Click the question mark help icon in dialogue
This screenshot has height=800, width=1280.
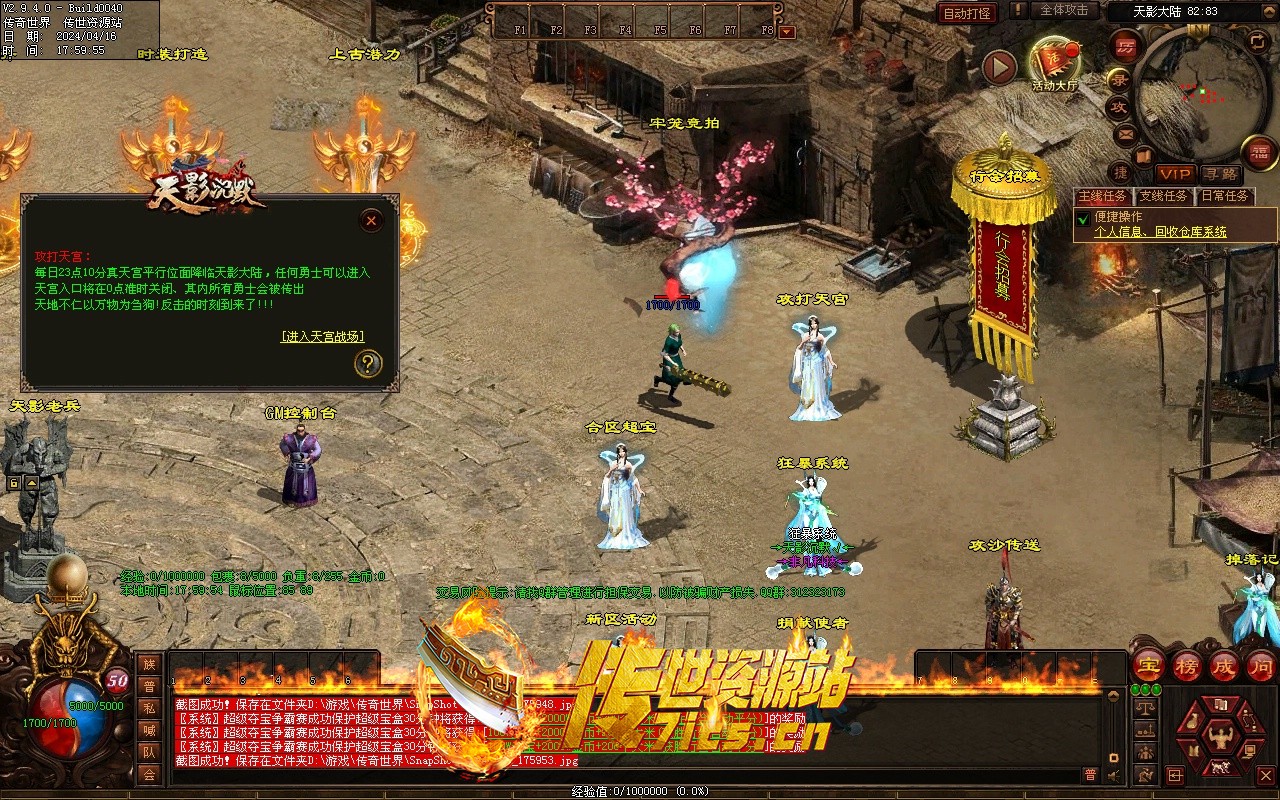(x=368, y=363)
